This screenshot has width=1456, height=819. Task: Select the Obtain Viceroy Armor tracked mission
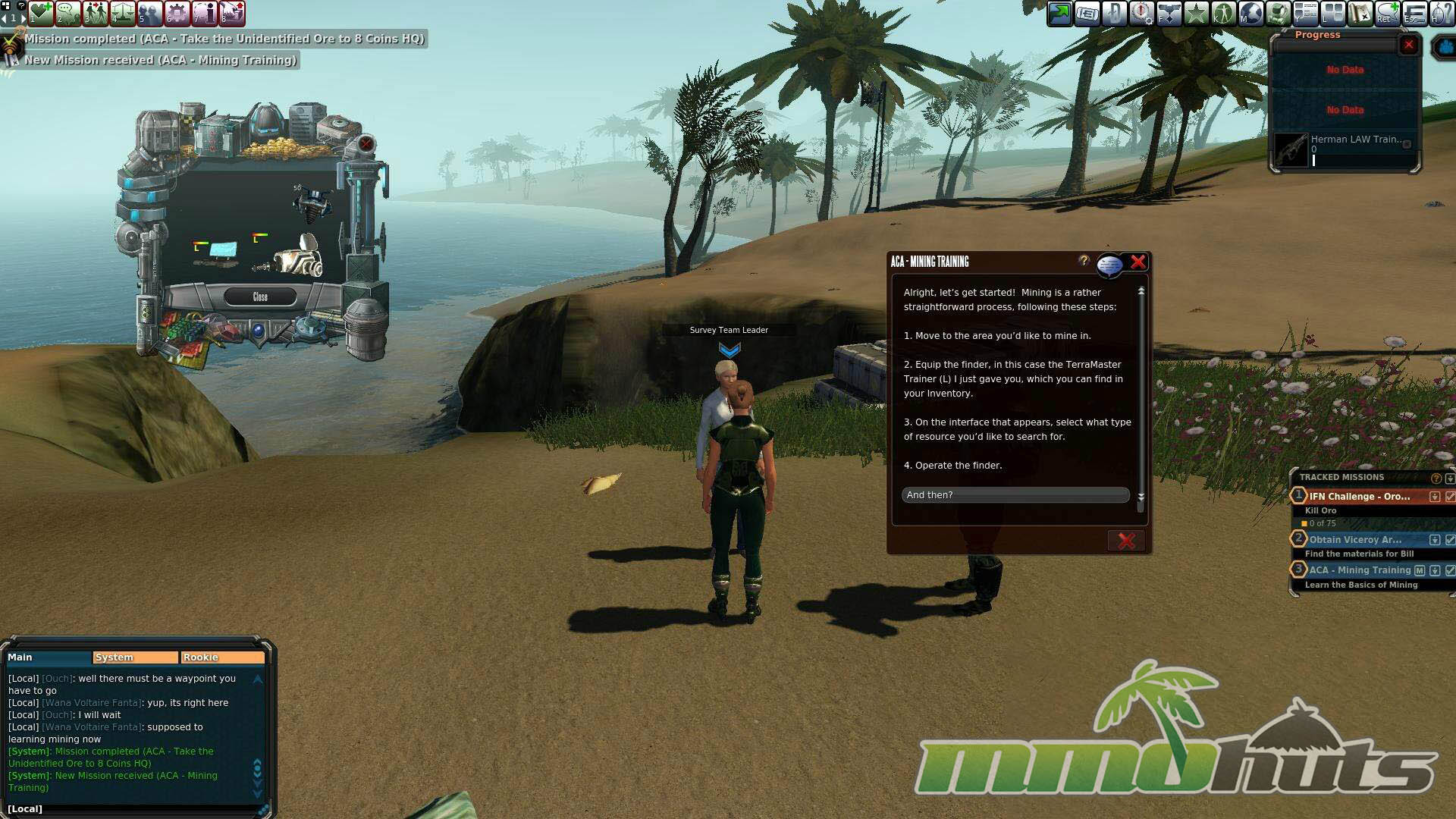(1355, 540)
